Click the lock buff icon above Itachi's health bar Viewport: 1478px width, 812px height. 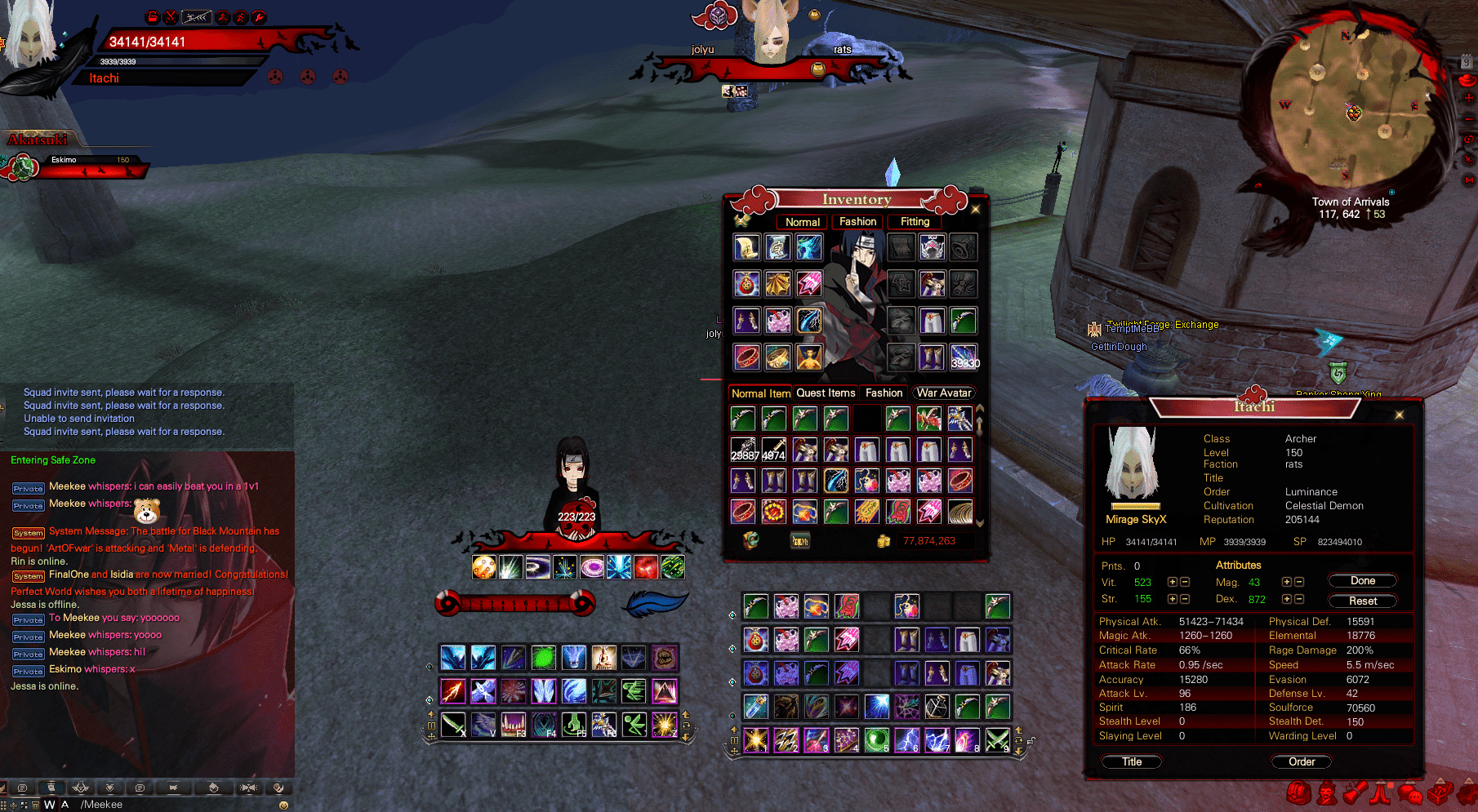point(153,16)
